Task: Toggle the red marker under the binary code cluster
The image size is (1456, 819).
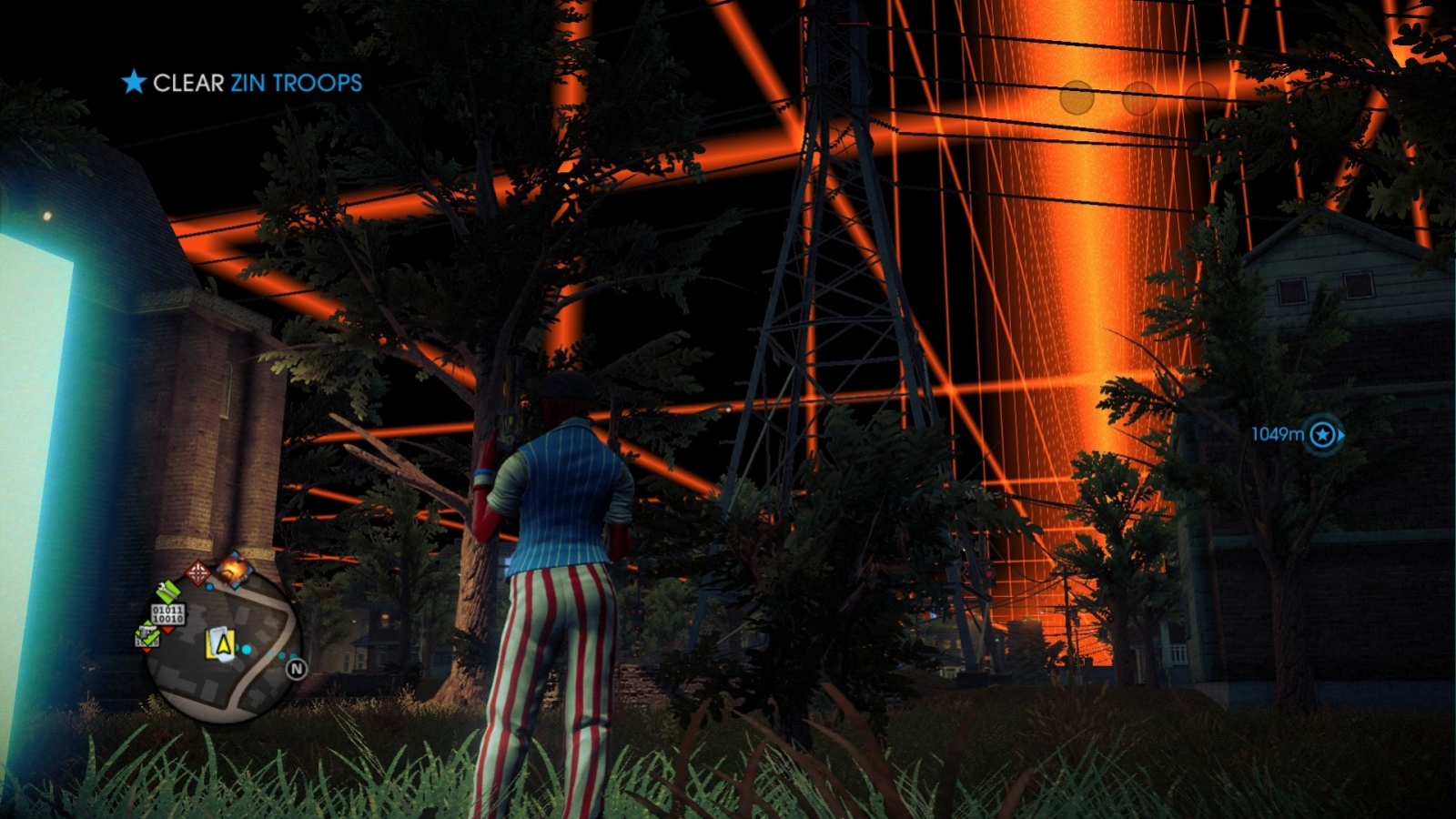Action: [x=167, y=629]
